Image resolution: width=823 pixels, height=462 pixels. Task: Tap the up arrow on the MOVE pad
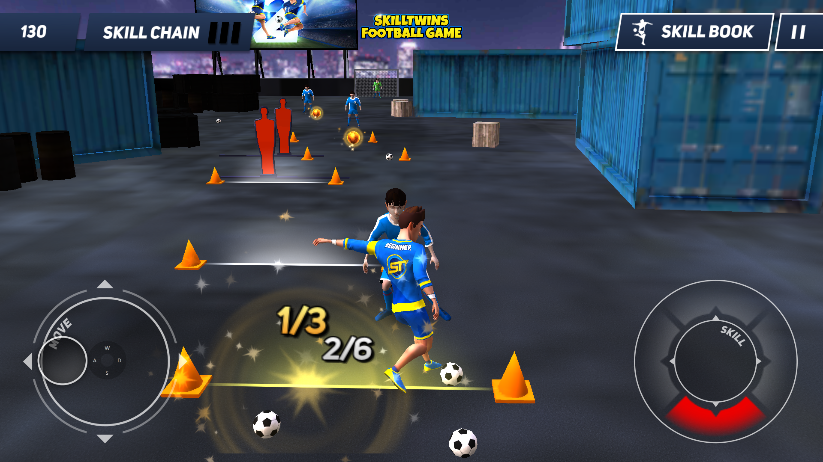coord(105,285)
